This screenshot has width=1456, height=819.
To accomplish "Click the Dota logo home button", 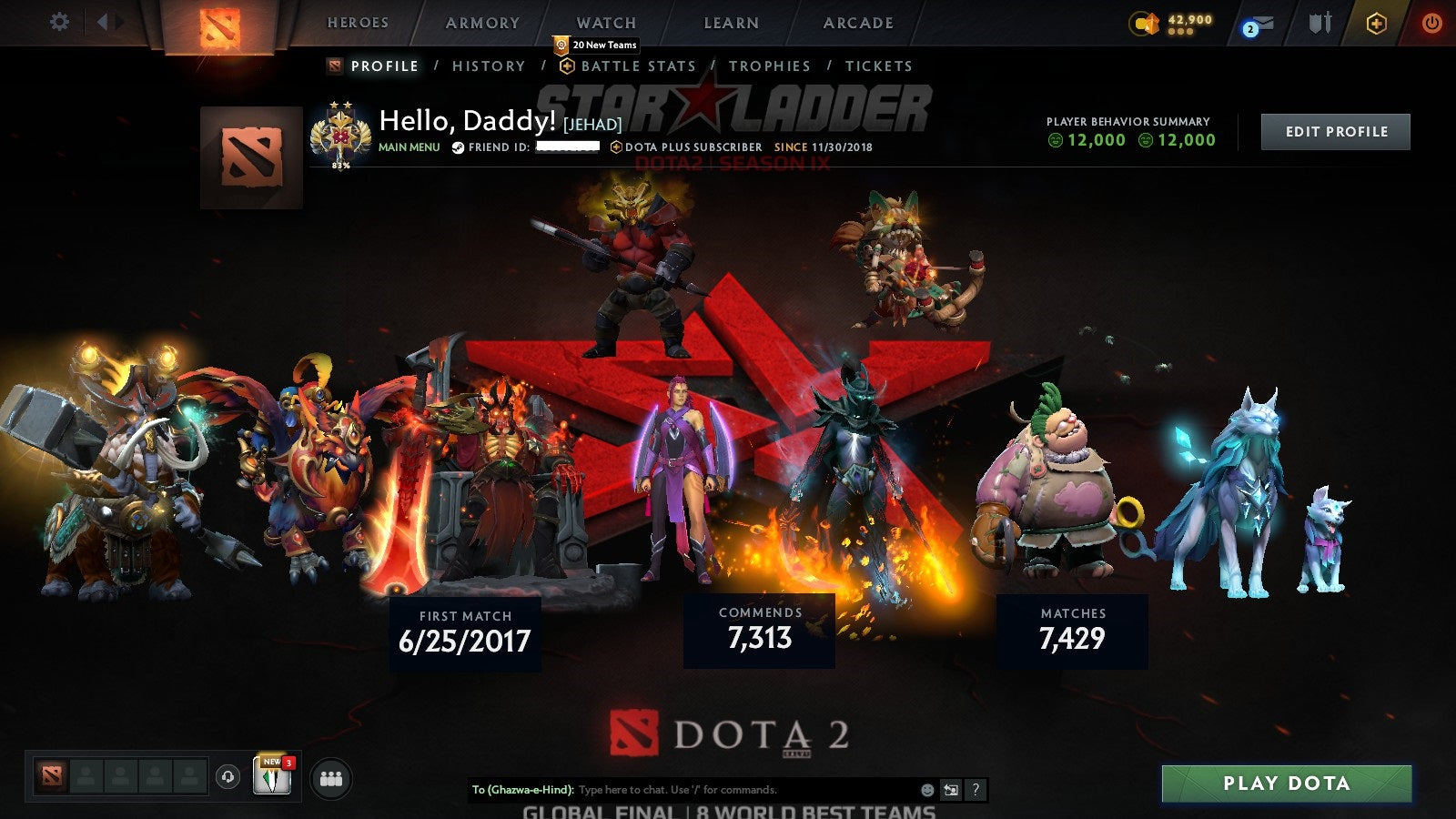I will tap(217, 23).
